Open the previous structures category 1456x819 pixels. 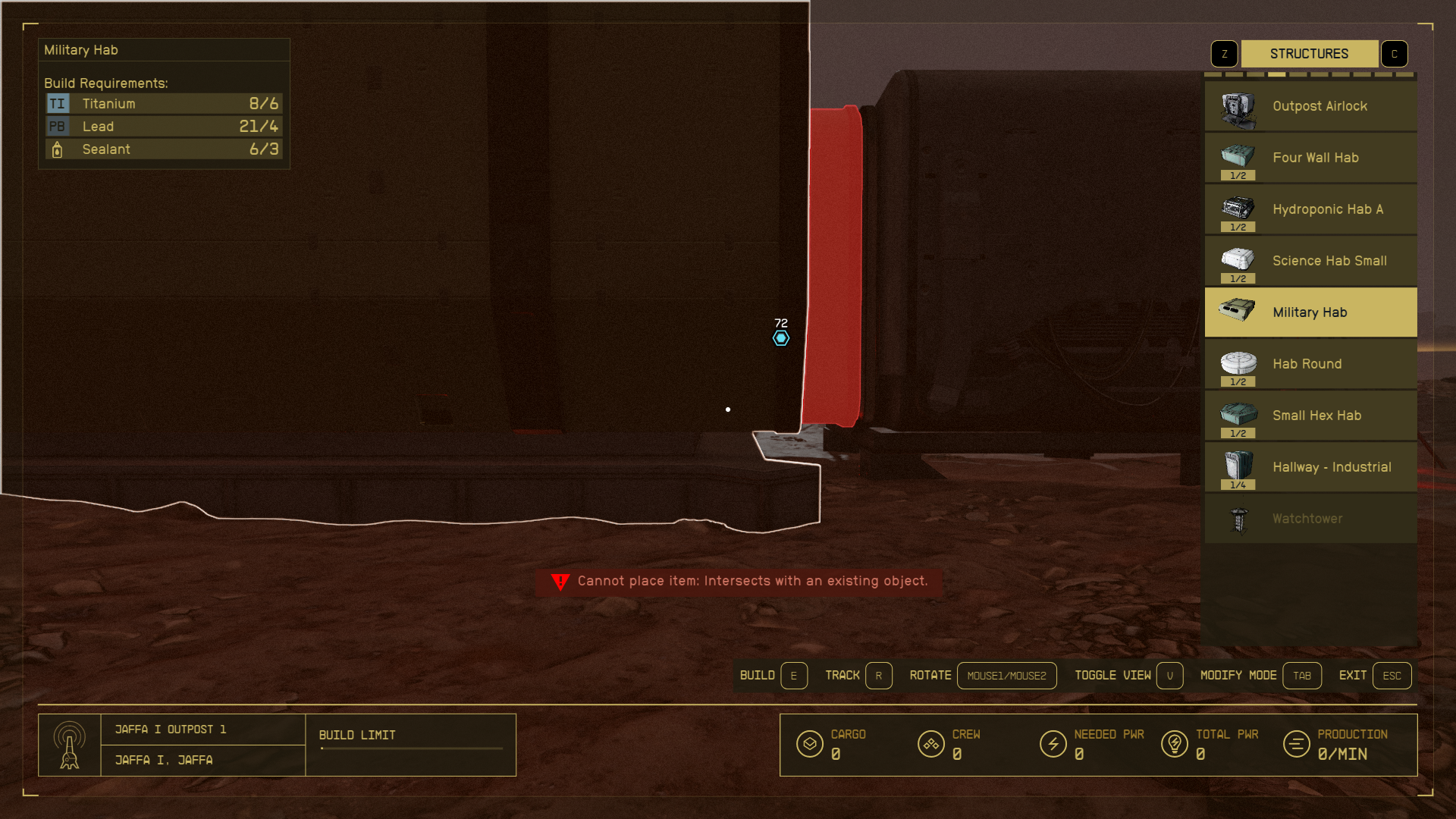point(1224,53)
